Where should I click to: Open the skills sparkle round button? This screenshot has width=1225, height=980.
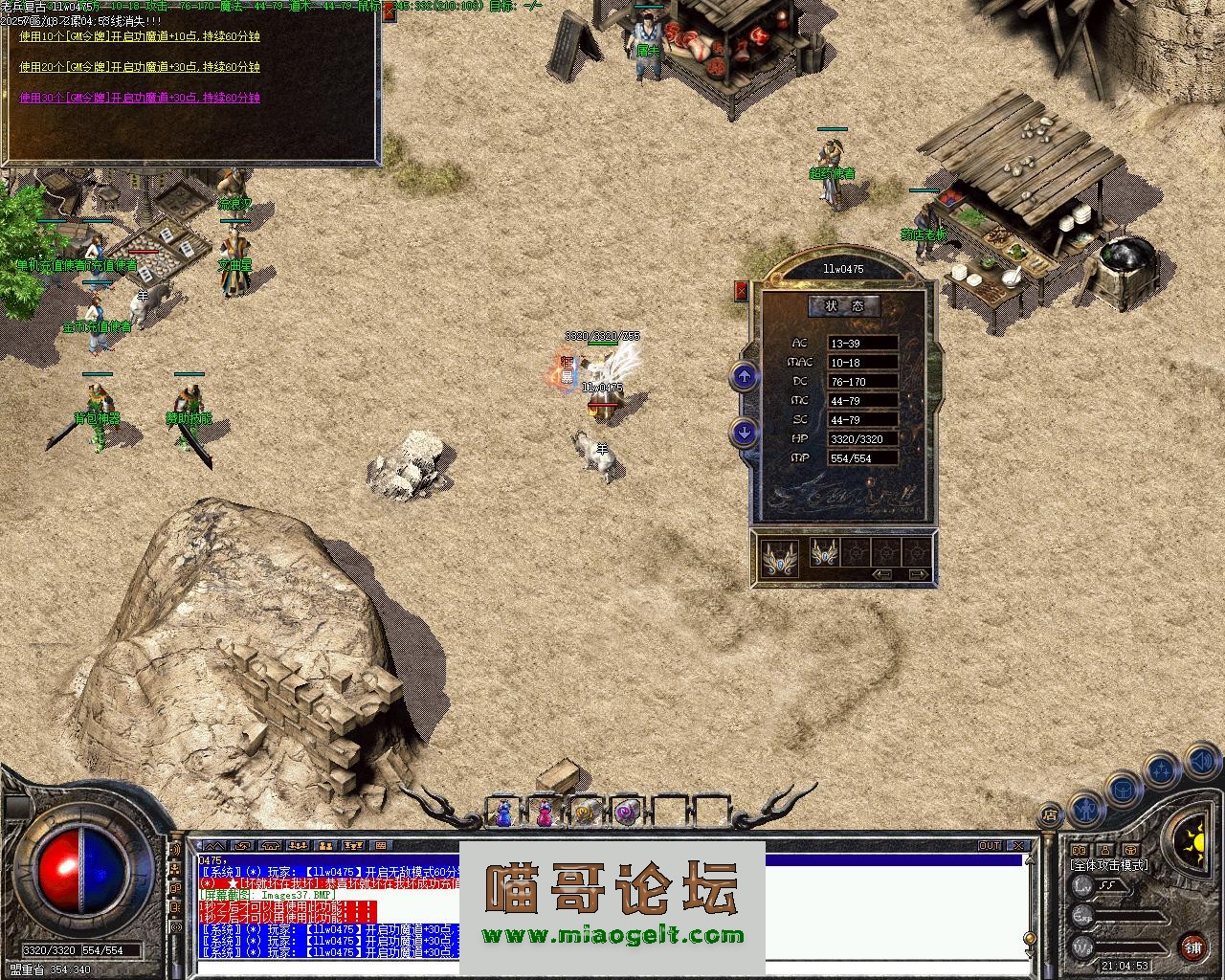point(1162,769)
